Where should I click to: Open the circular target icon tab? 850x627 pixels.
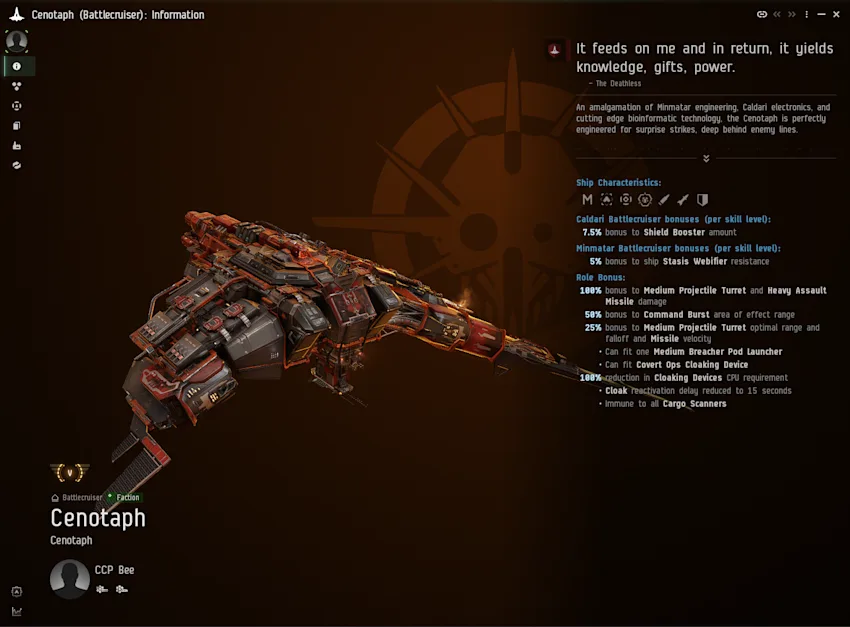[x=17, y=106]
